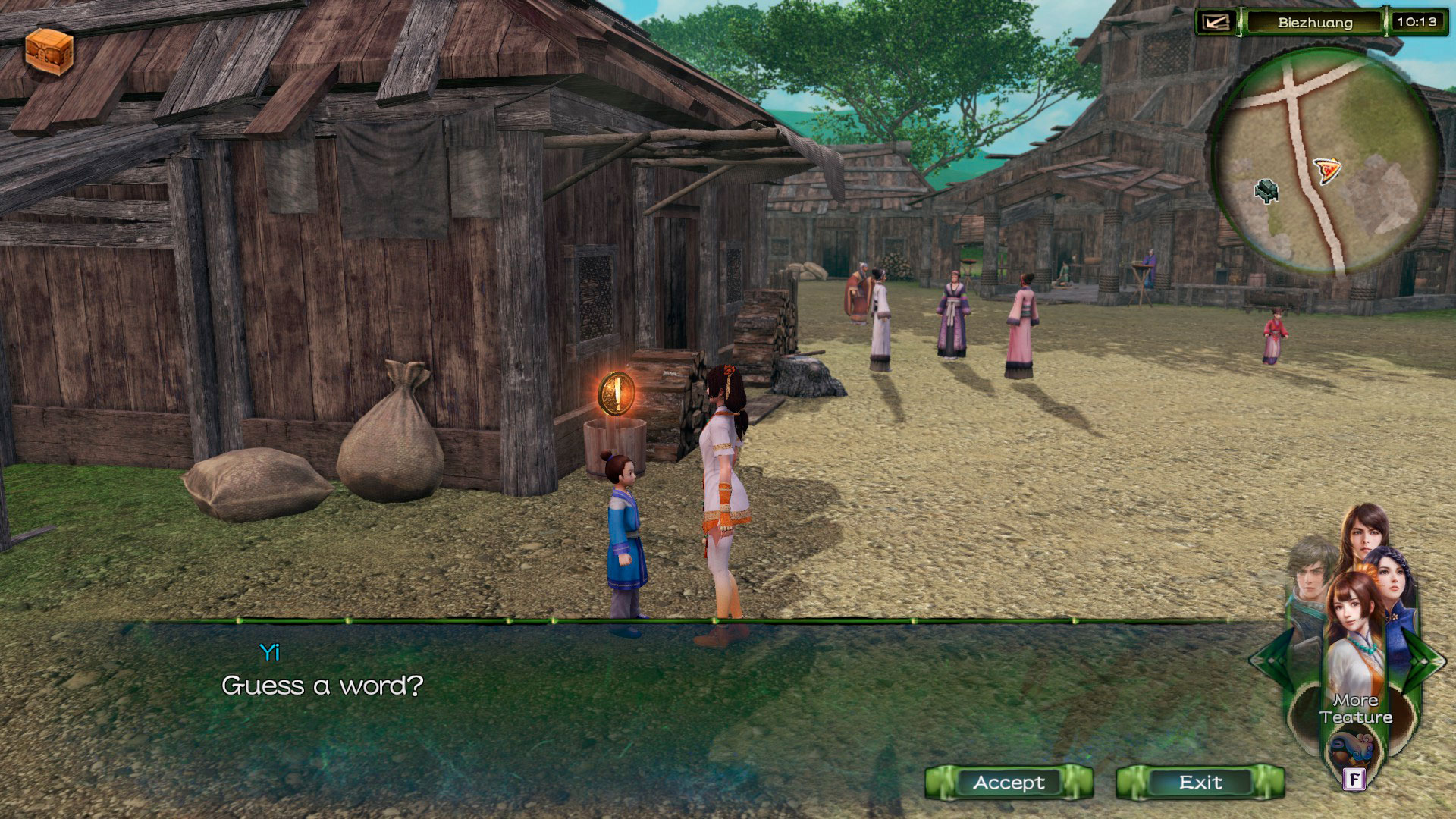Image resolution: width=1456 pixels, height=819 pixels.
Task: Click the Biezhuang location name bar
Action: pos(1315,22)
